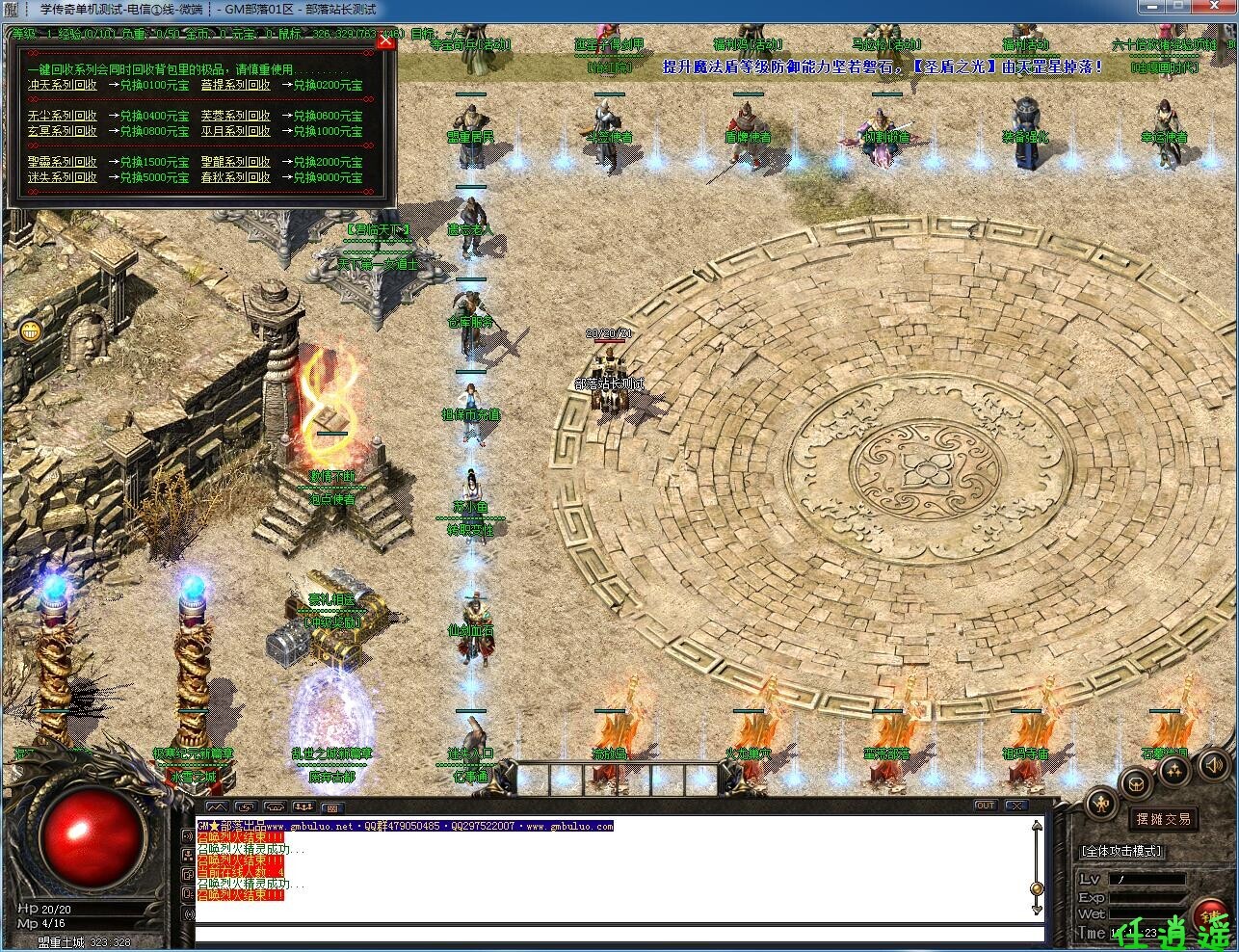
Task: Open the sound settings speaker icon
Action: click(1213, 766)
